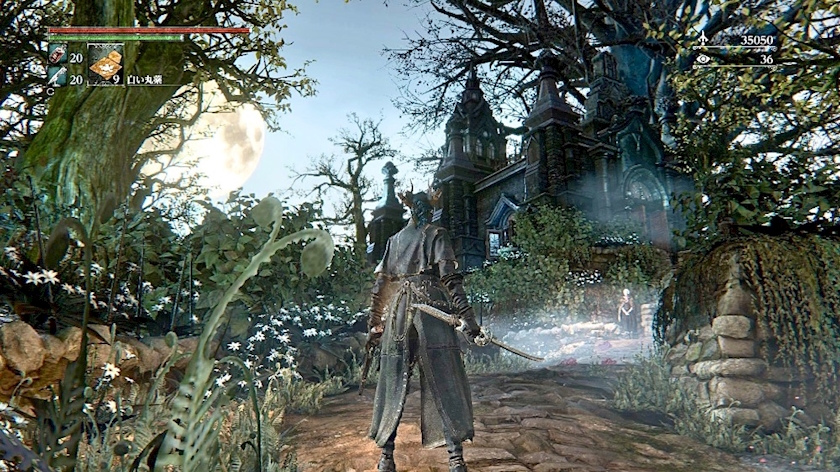Click the insight eye icon
Image resolution: width=840 pixels, height=472 pixels.
702,59
